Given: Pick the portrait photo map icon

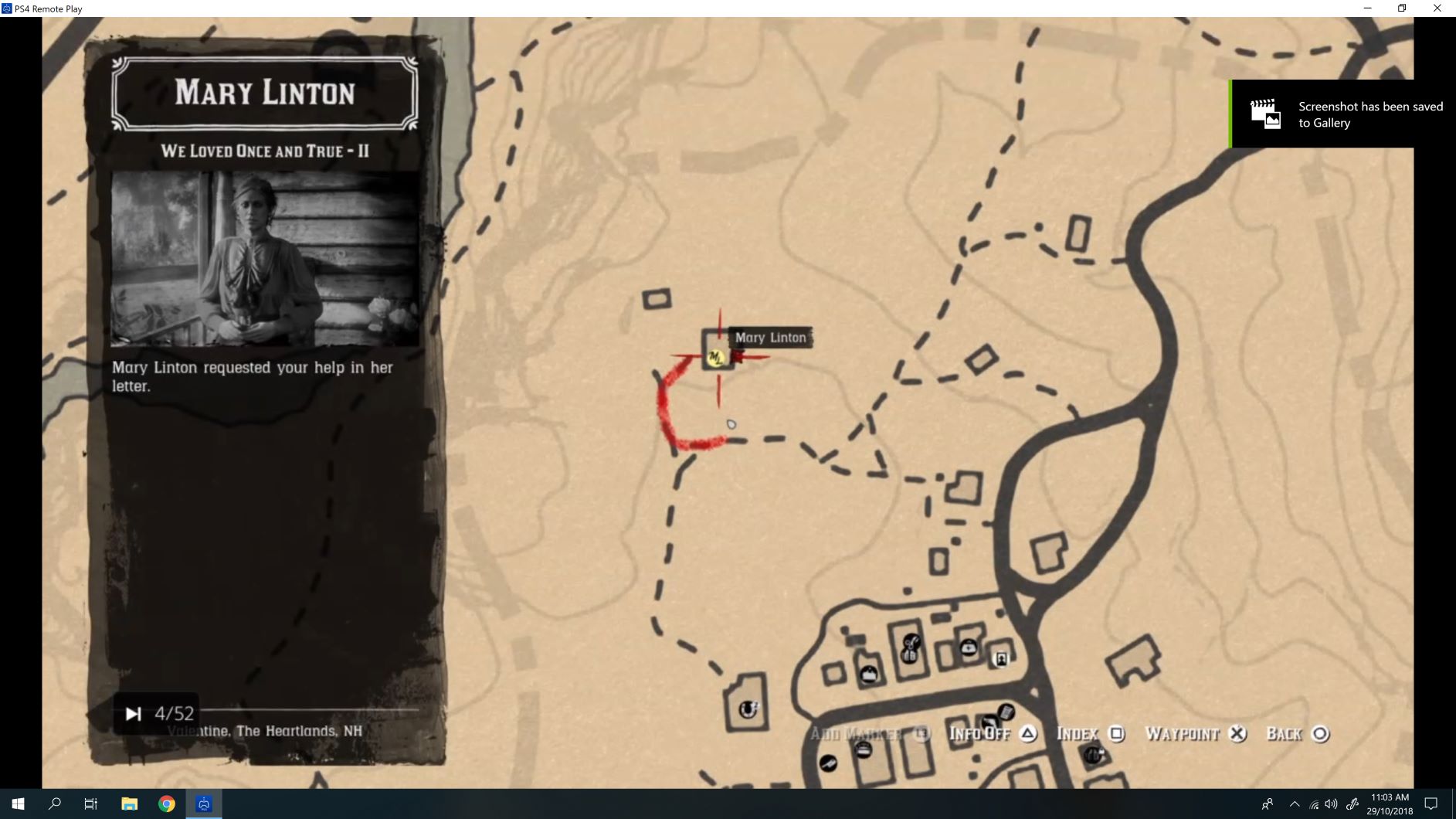Looking at the screenshot, I should tap(1001, 659).
